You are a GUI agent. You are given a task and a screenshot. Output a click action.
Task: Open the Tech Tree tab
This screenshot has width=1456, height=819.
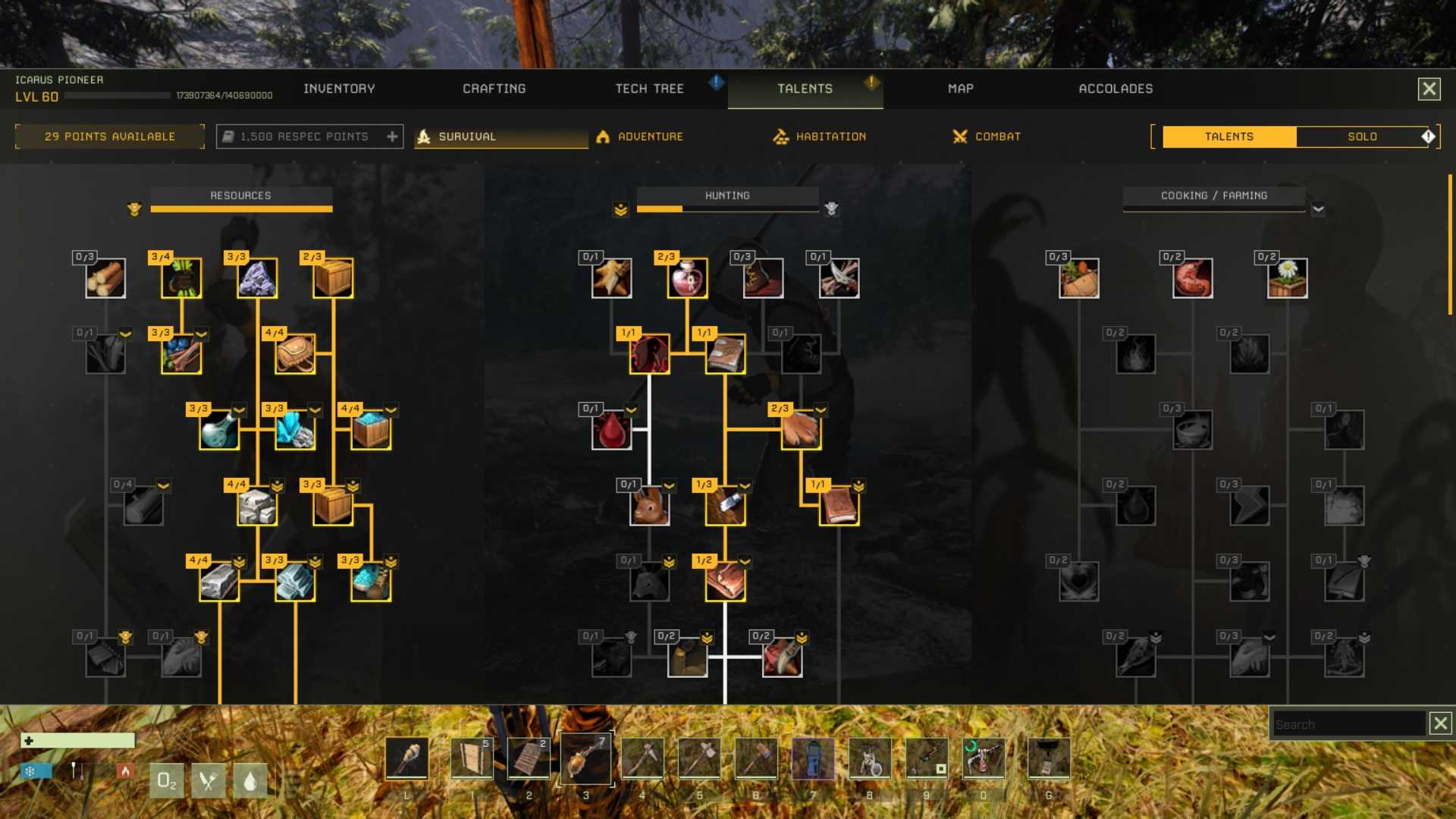click(649, 89)
